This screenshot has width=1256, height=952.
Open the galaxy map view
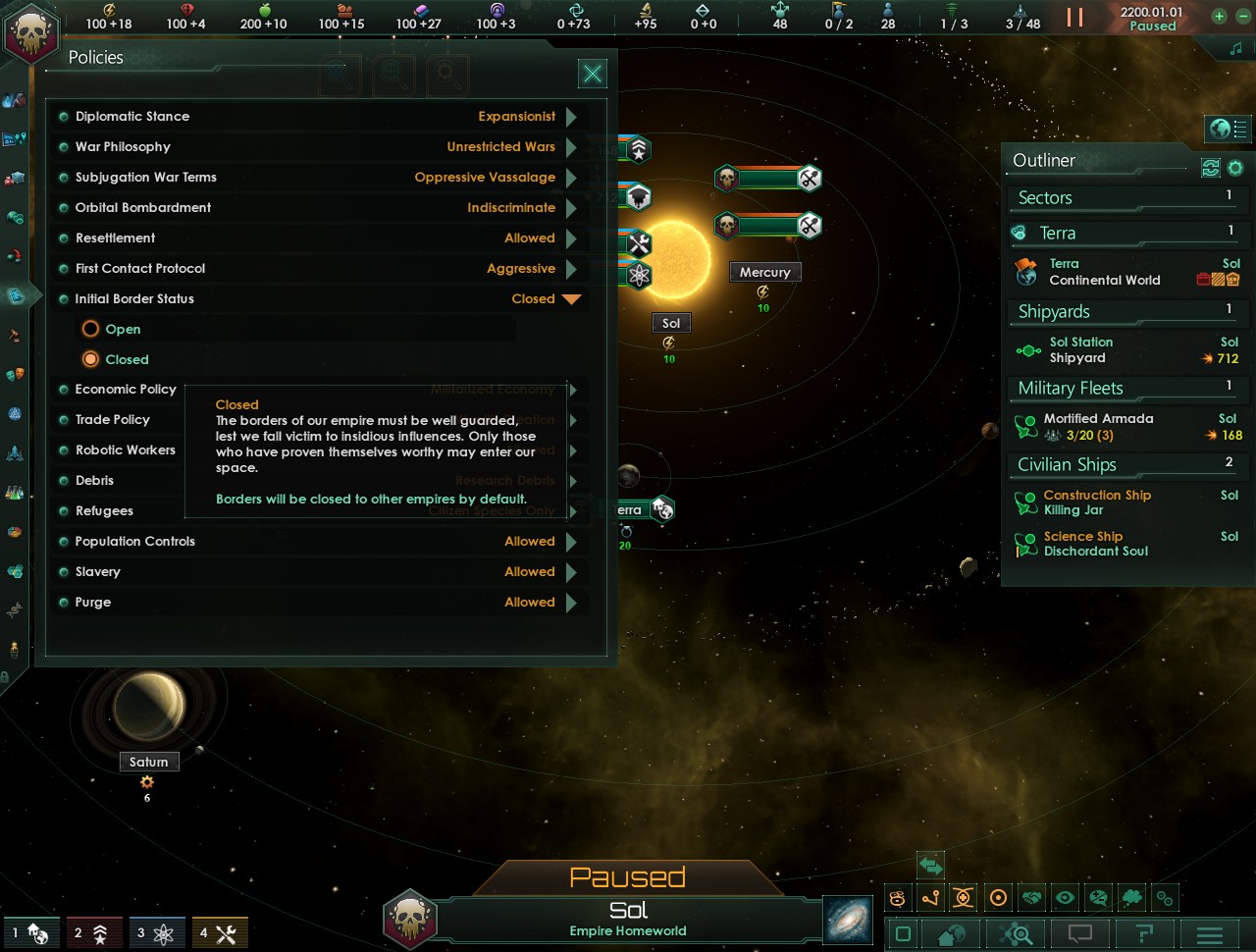click(848, 920)
